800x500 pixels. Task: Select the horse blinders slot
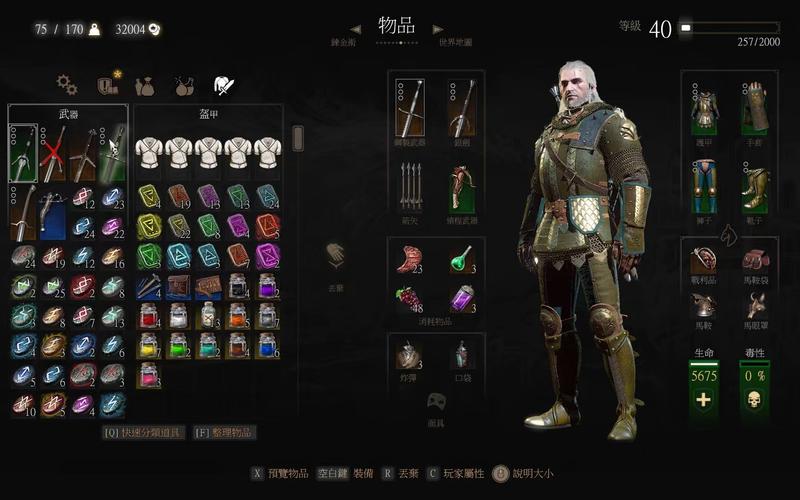[x=755, y=305]
